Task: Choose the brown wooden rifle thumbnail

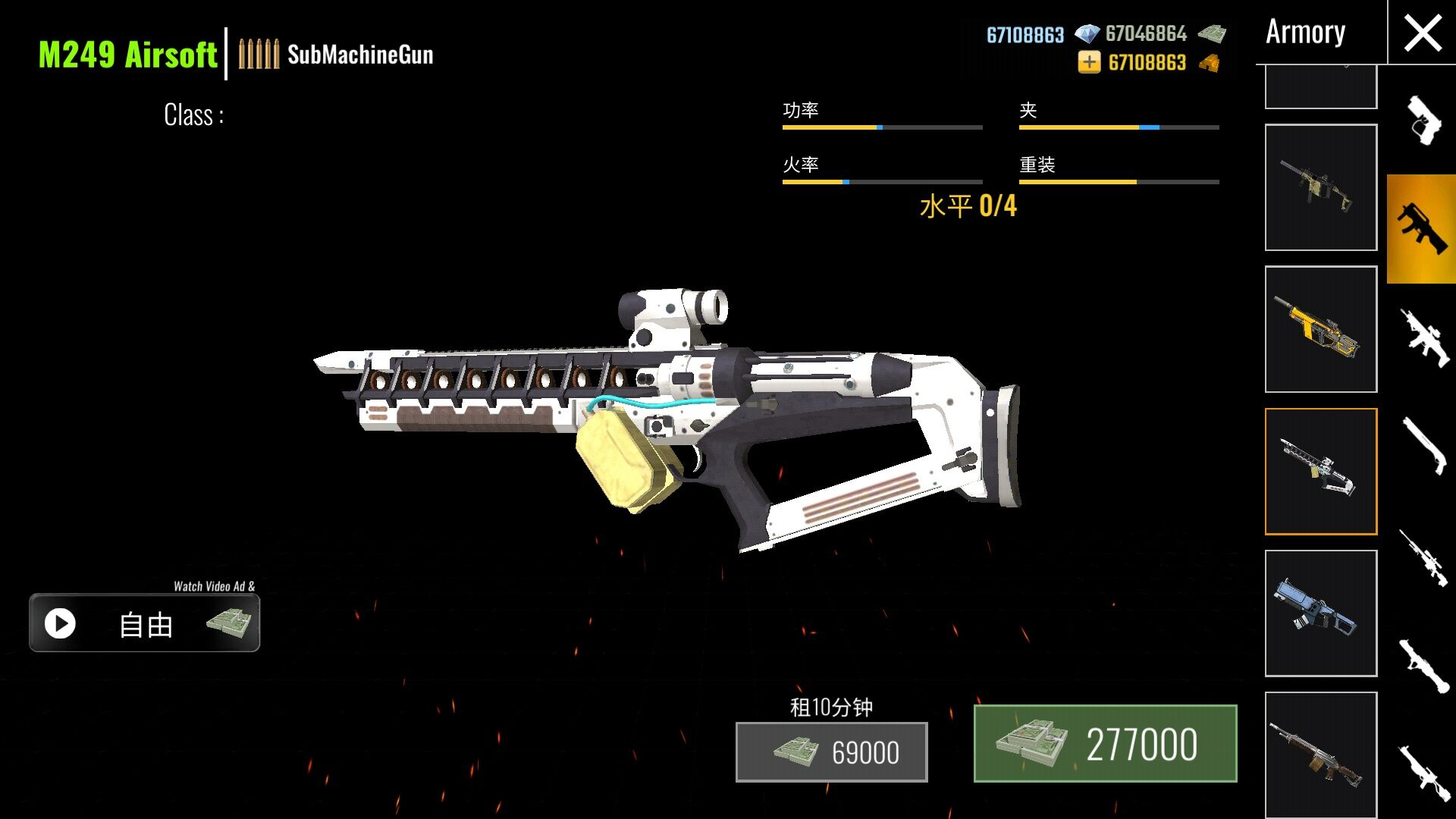Action: pyautogui.click(x=1320, y=755)
